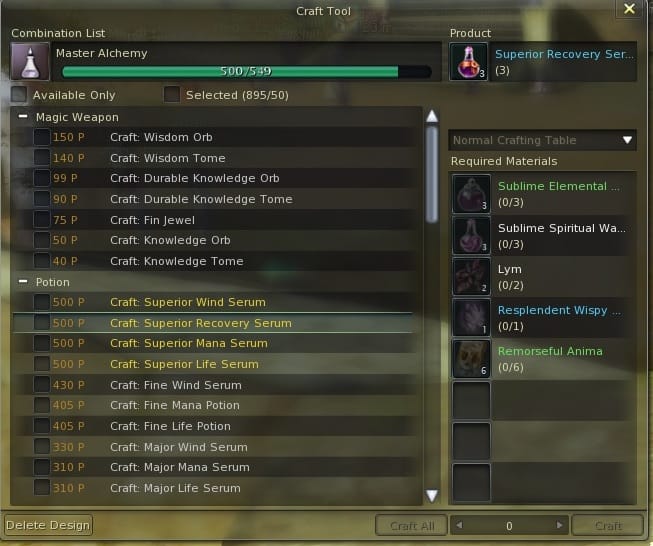Collapse the Magic Weapon category
The image size is (653, 546).
[22, 117]
